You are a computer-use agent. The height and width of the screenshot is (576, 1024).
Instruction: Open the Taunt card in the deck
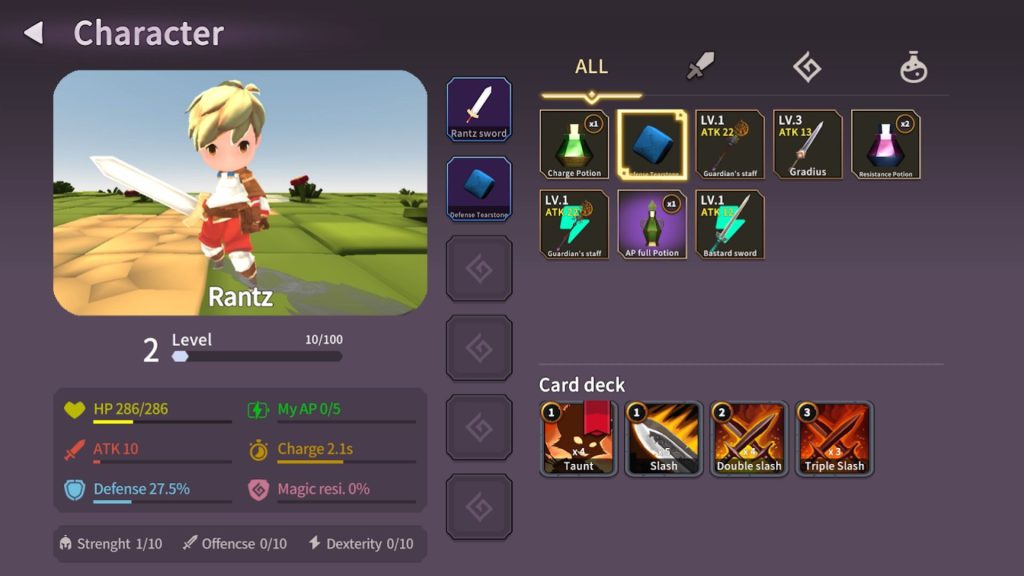tap(578, 438)
